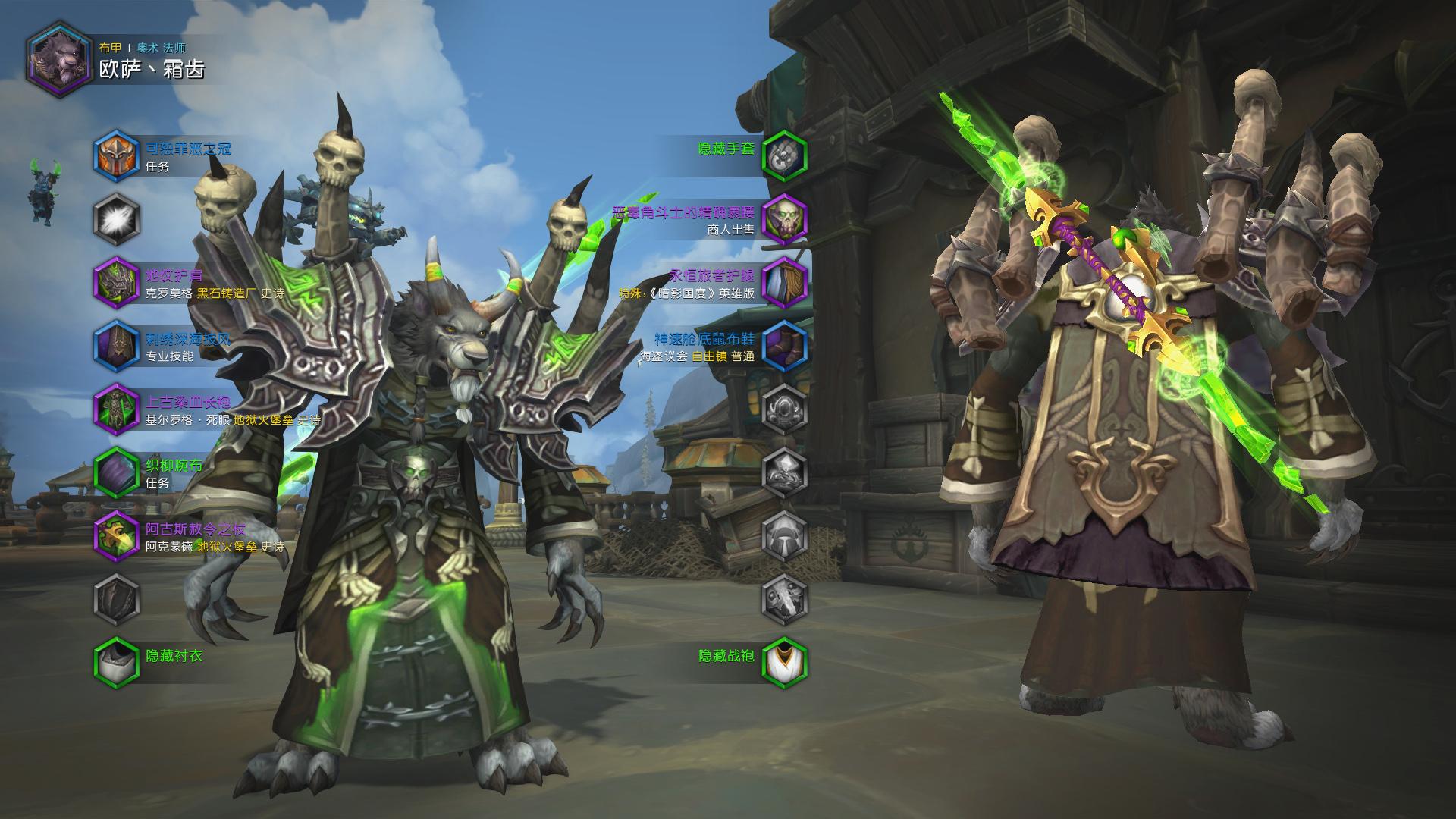Click the glowing white burst slot
Image resolution: width=1456 pixels, height=819 pixels.
point(117,219)
